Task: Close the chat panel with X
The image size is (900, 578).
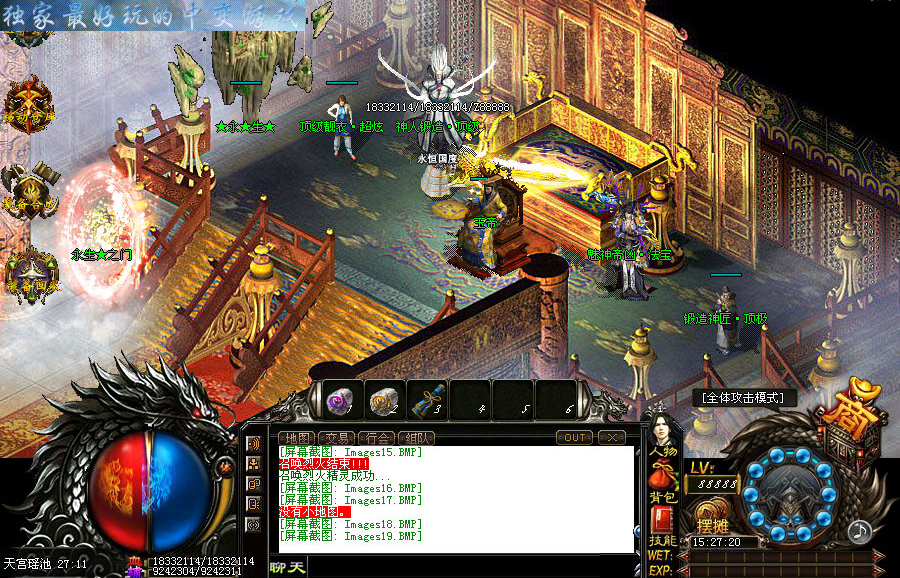Action: (x=612, y=438)
